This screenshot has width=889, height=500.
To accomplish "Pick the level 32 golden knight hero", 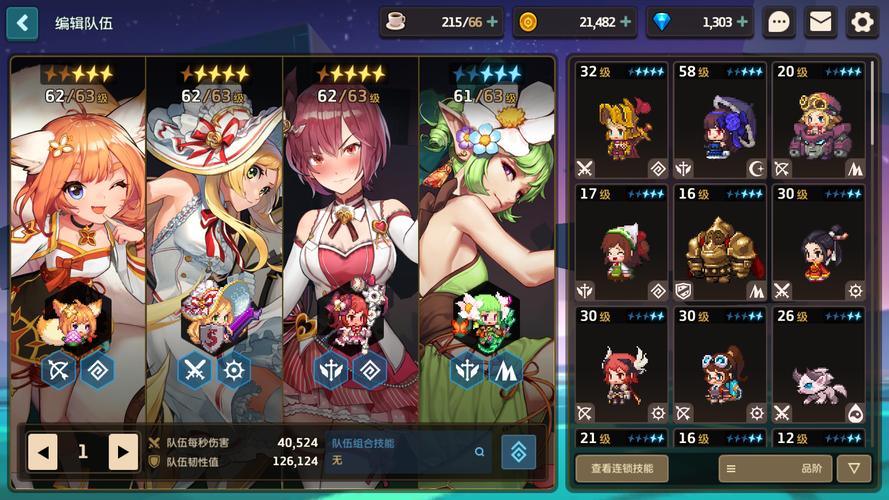I will pos(621,120).
